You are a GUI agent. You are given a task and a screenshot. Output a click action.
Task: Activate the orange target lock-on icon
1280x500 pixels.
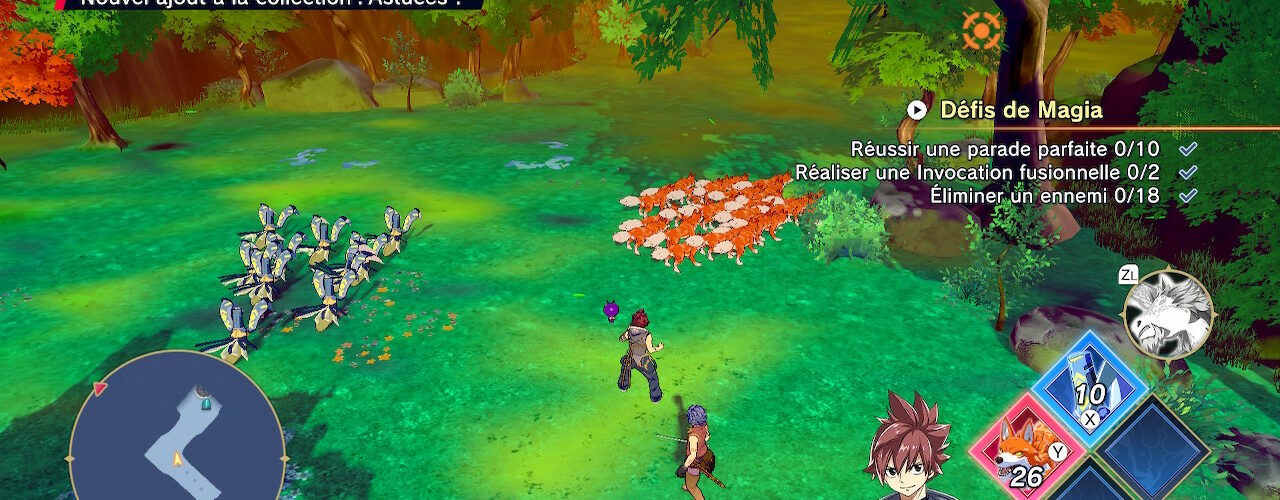coord(981,31)
